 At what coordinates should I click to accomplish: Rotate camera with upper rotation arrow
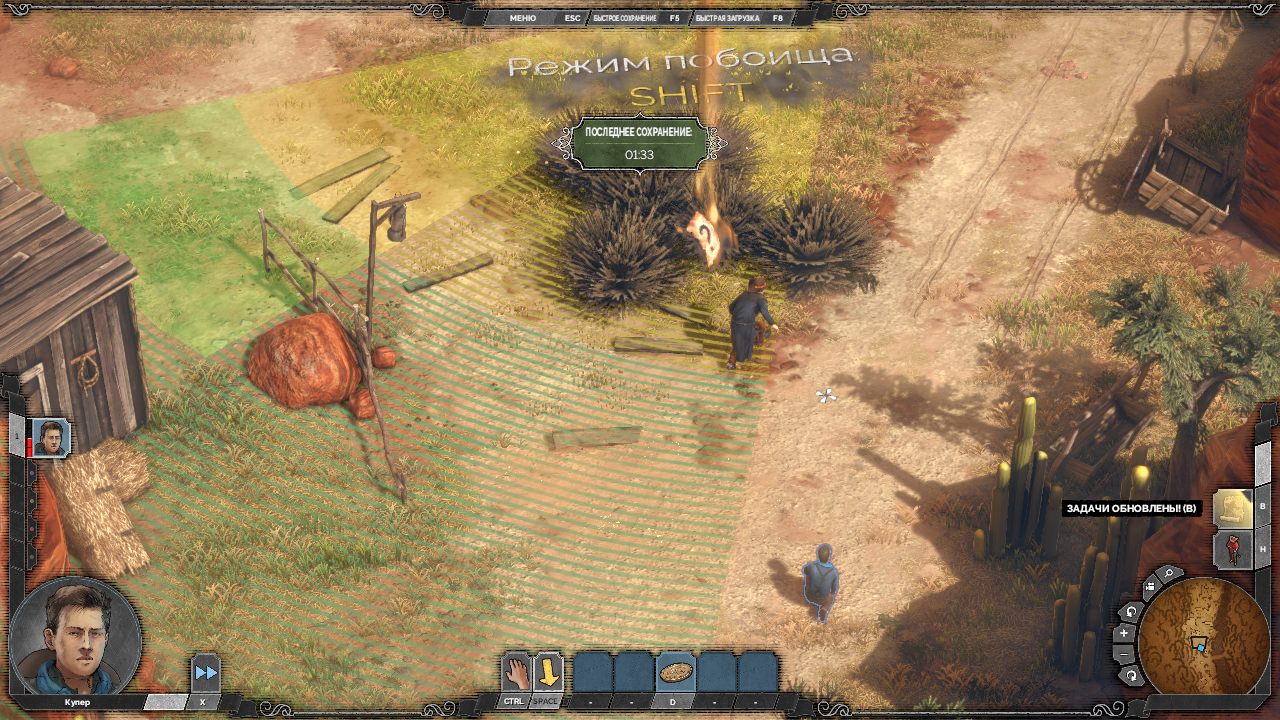(1131, 611)
